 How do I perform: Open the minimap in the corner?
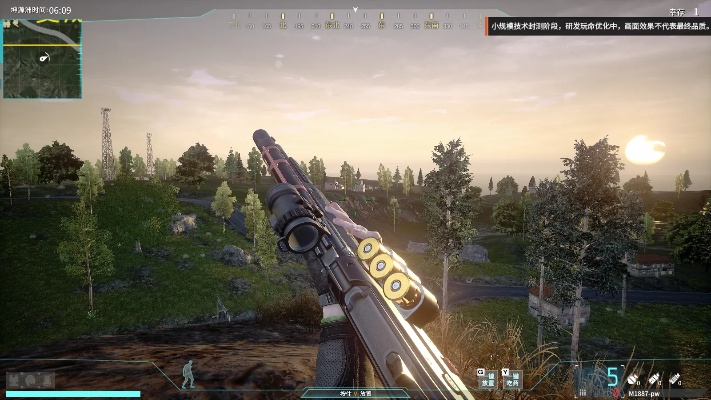tap(42, 57)
